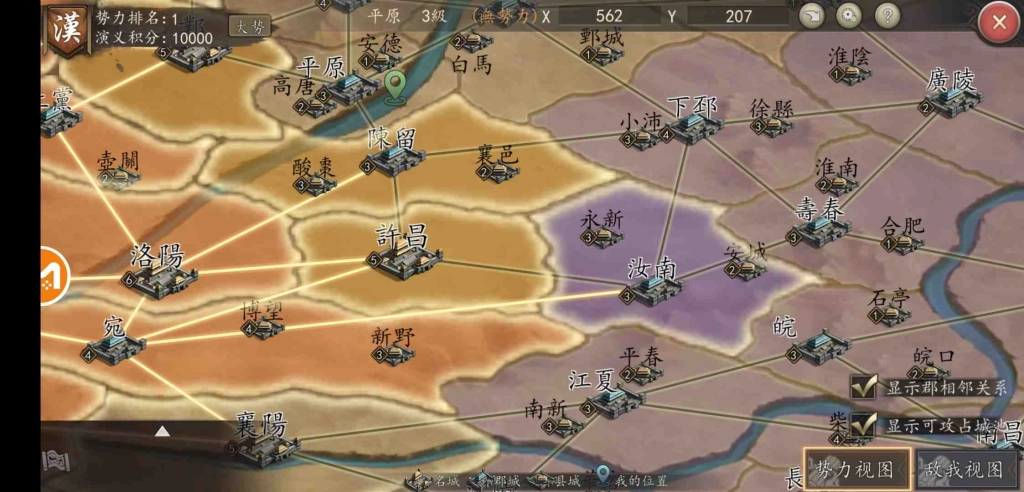Select the green my-location map marker
The image size is (1024, 492).
tap(396, 87)
